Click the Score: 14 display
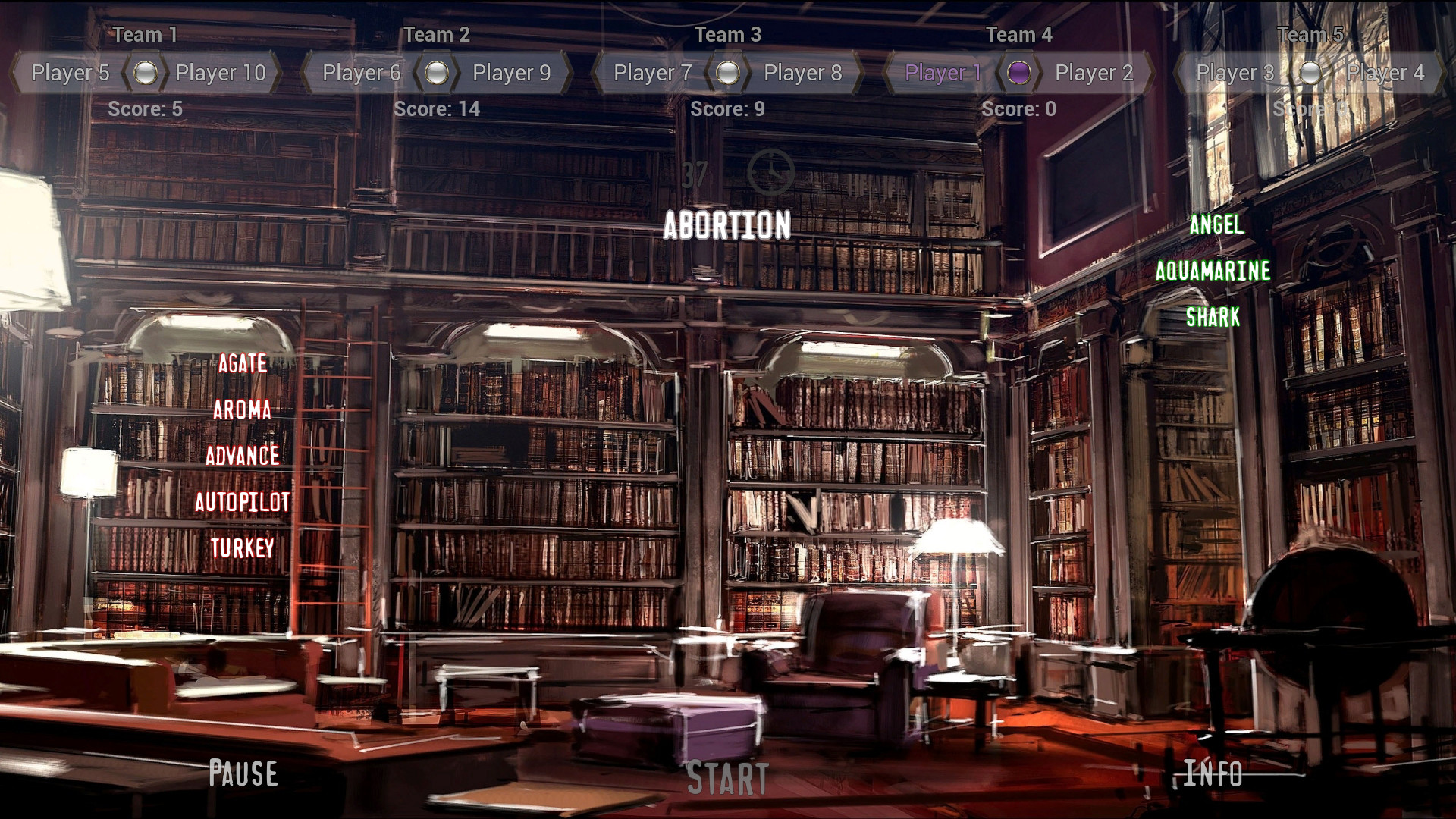1456x819 pixels. click(x=438, y=110)
